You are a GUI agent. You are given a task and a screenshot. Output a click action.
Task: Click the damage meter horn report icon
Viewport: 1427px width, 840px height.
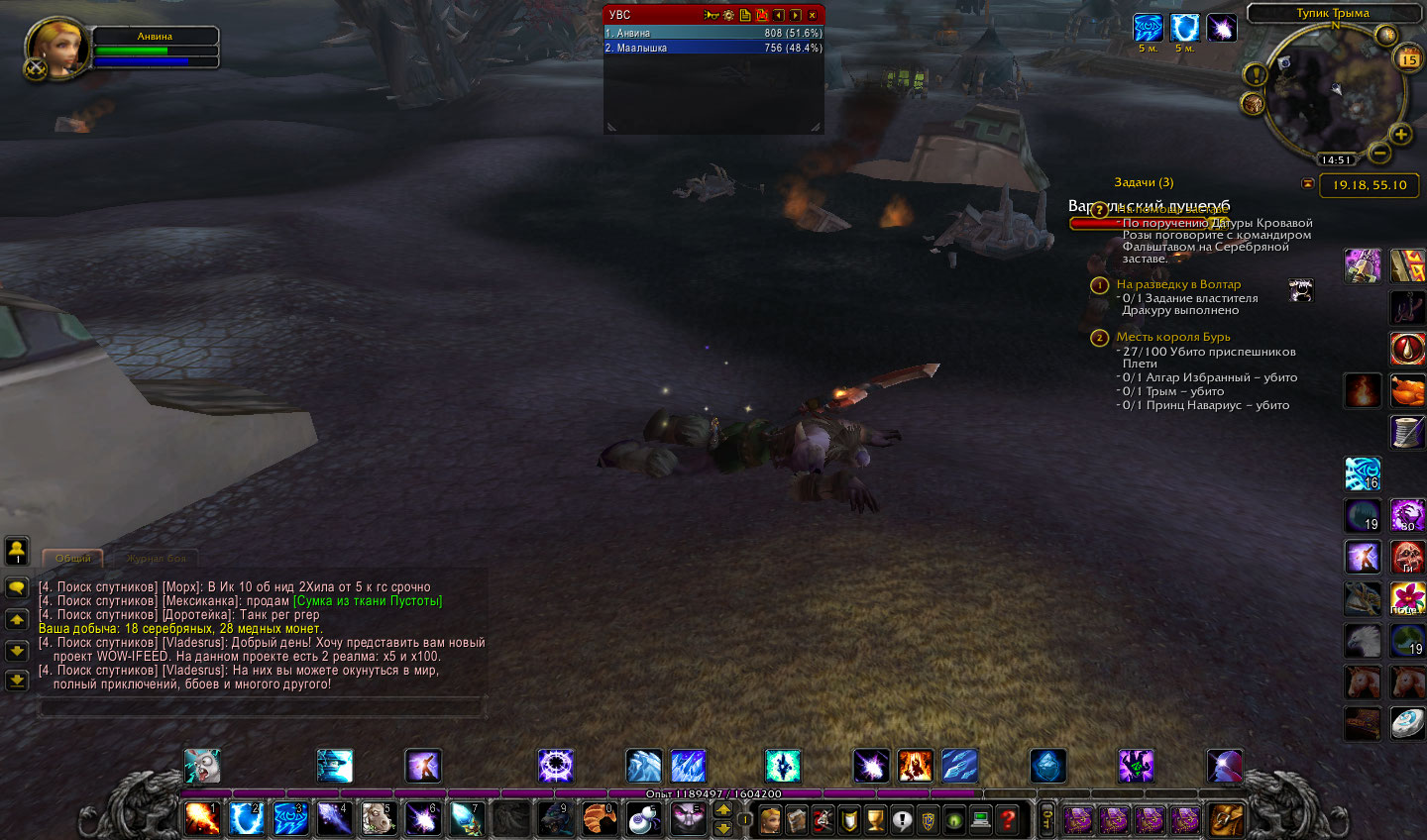tap(712, 15)
